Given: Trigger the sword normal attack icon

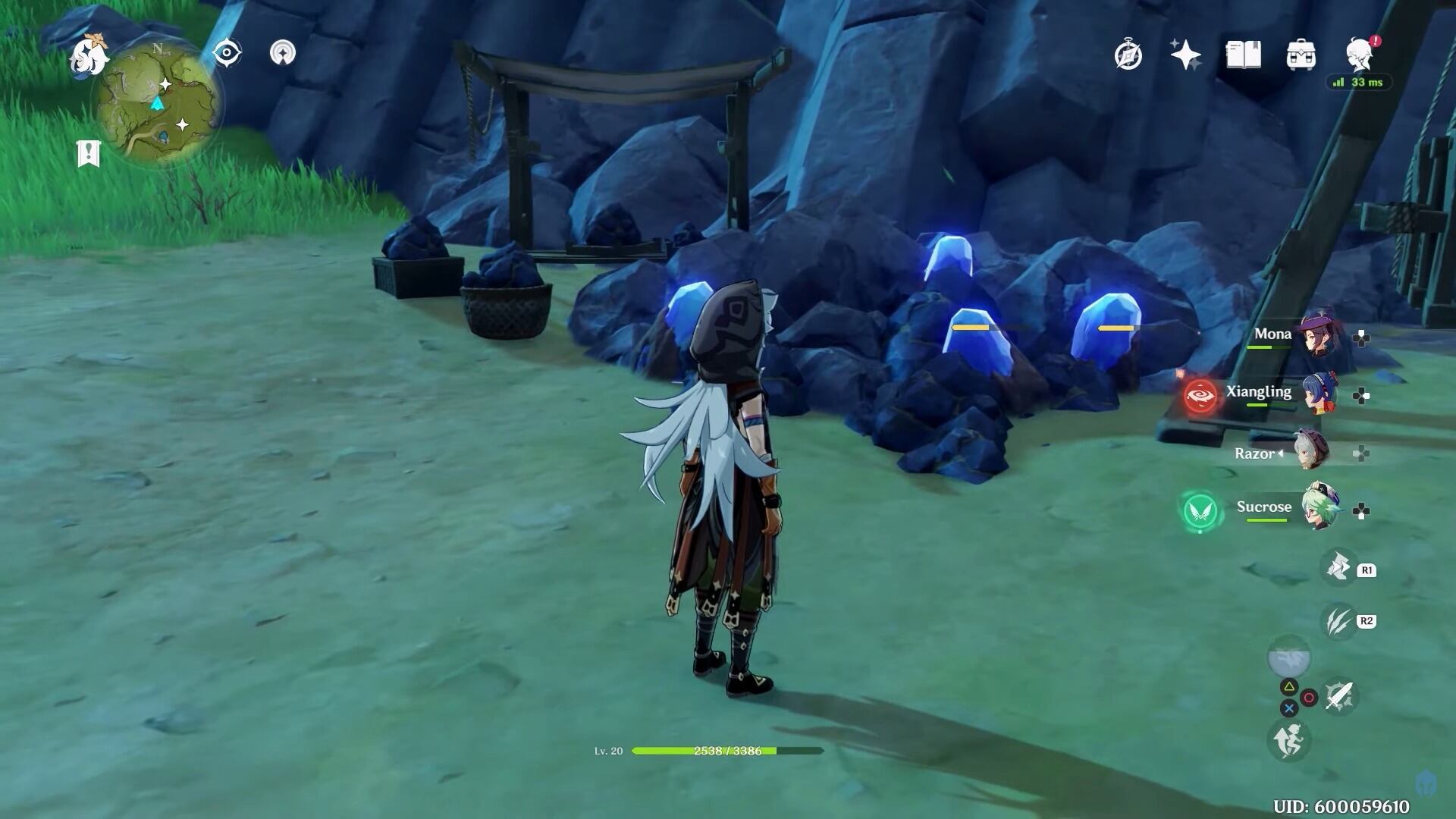Looking at the screenshot, I should (1339, 696).
